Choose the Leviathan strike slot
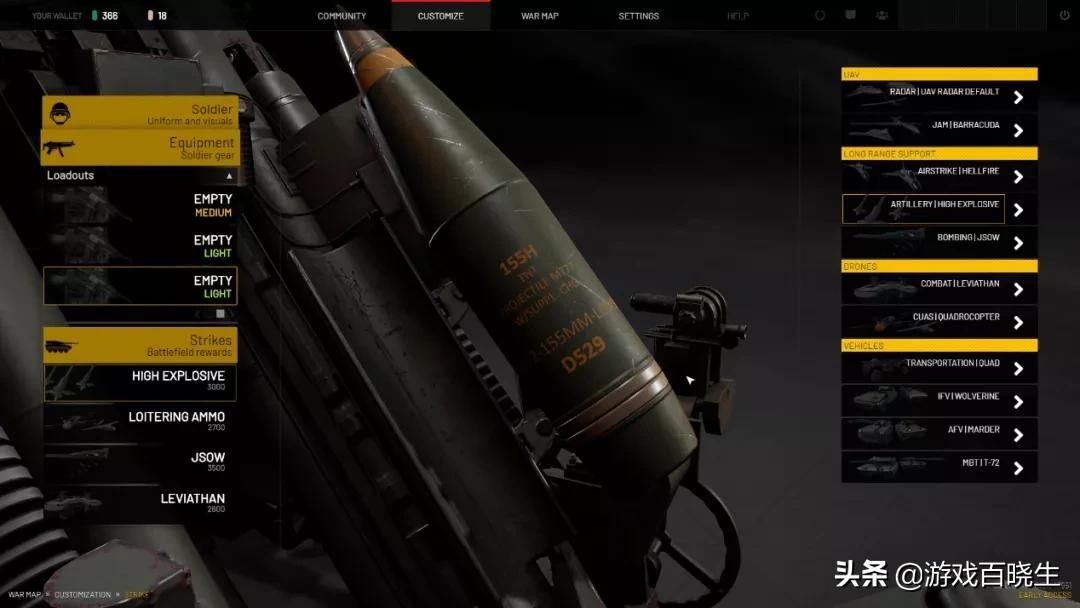1080x608 pixels. pos(140,503)
